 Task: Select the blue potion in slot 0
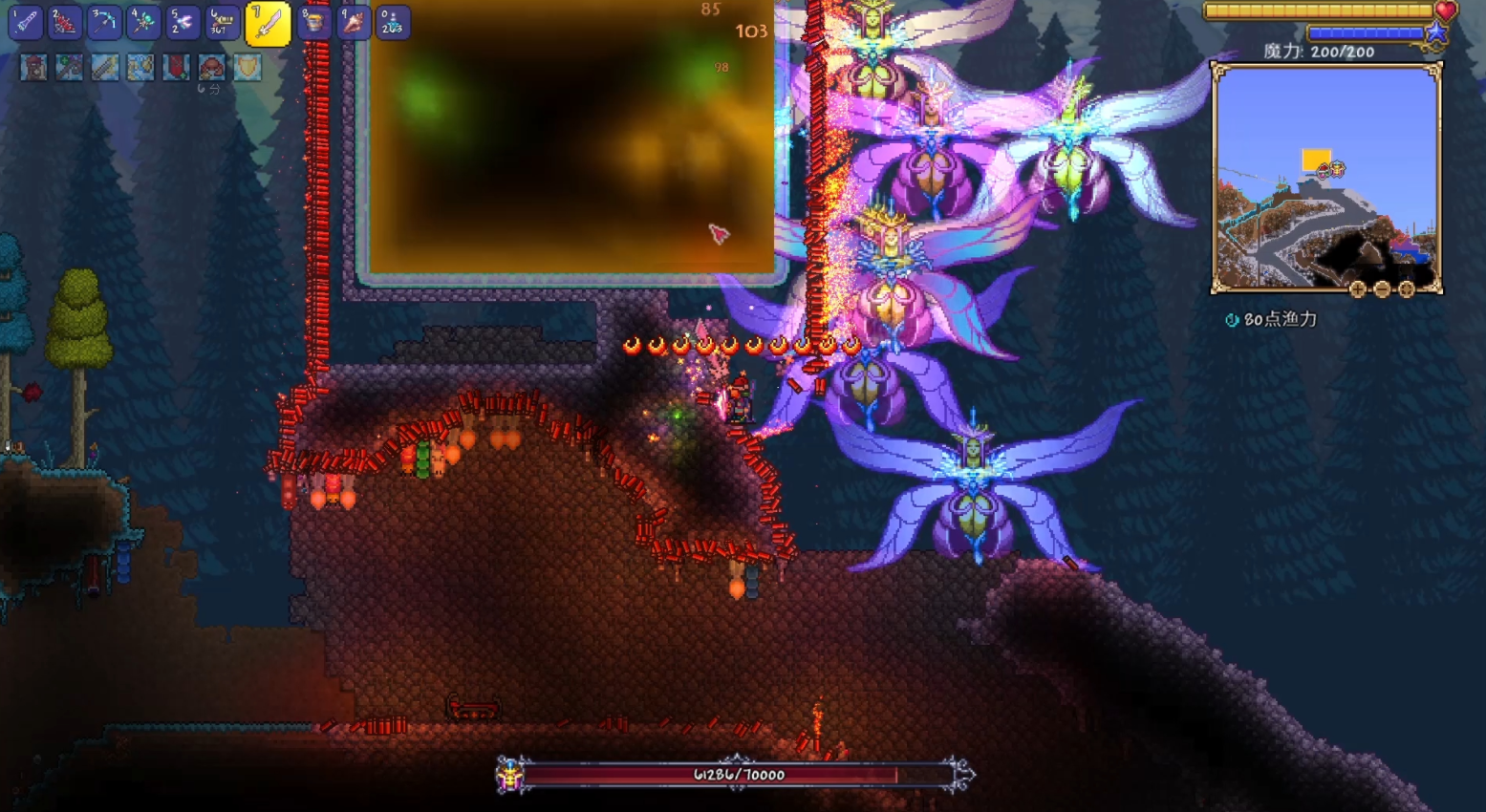[393, 23]
